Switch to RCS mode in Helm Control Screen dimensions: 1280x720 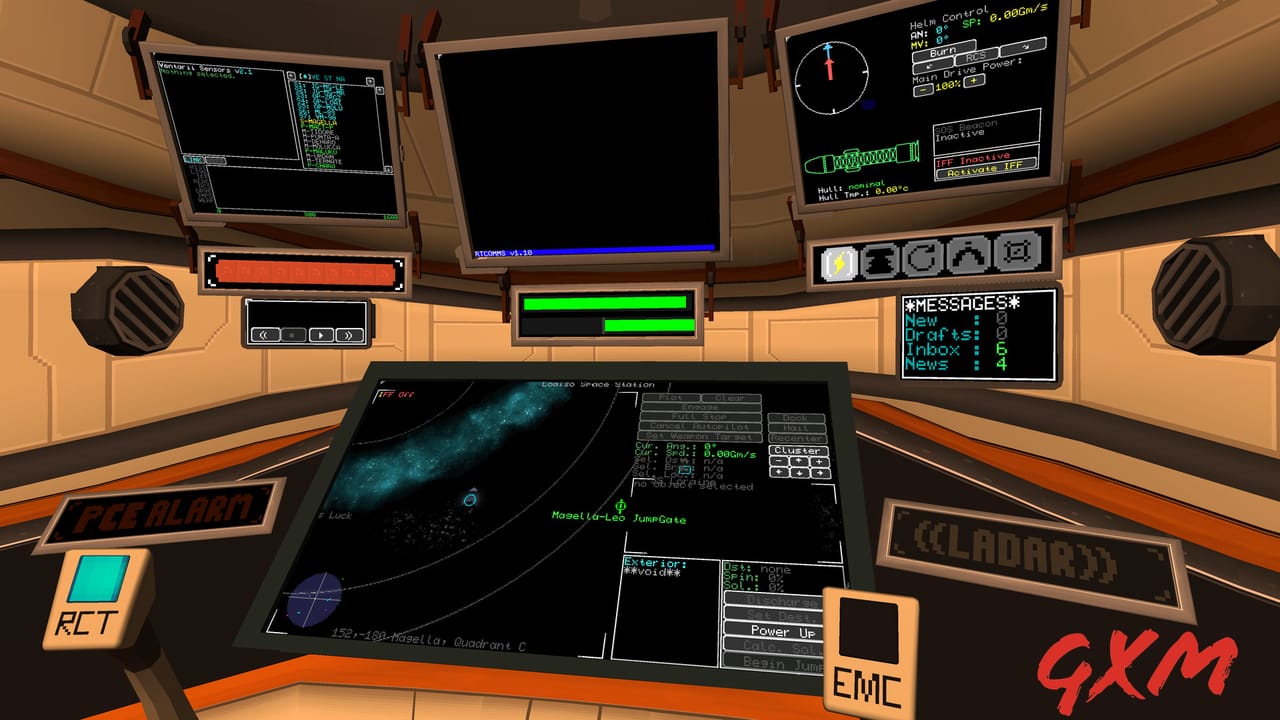pyautogui.click(x=975, y=56)
